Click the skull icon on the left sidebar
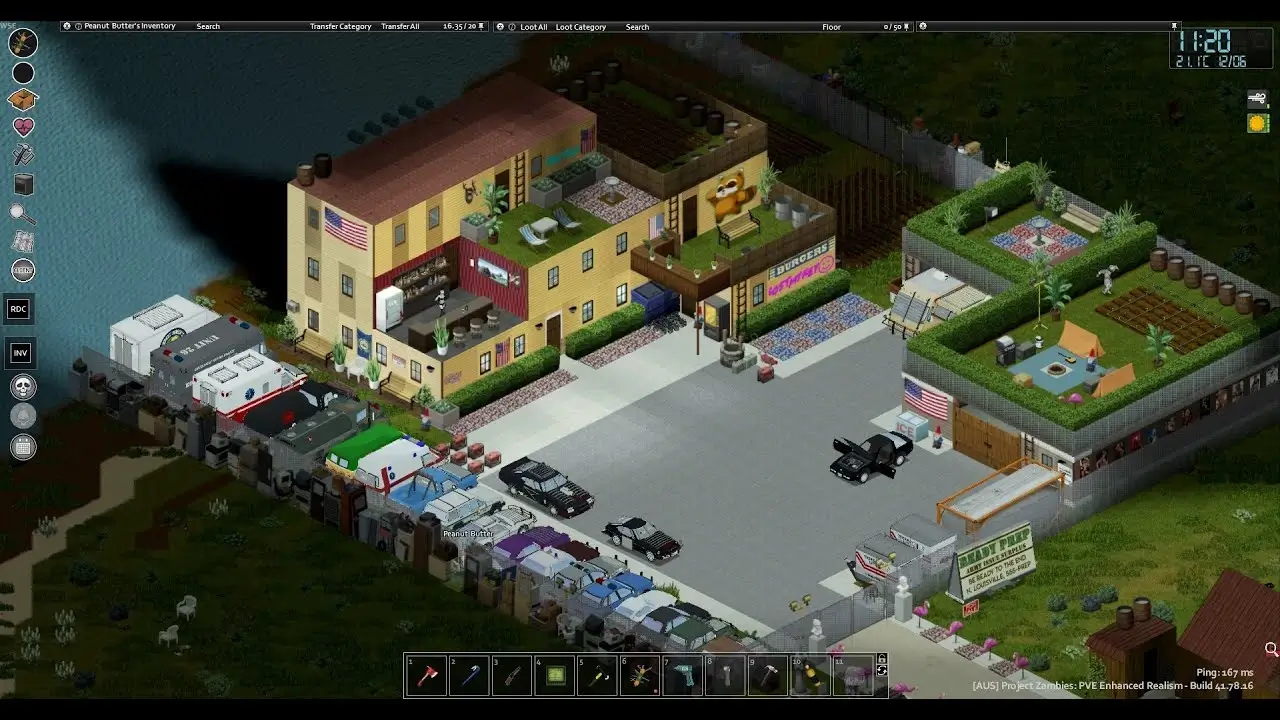This screenshot has width=1280, height=720. pos(22,387)
